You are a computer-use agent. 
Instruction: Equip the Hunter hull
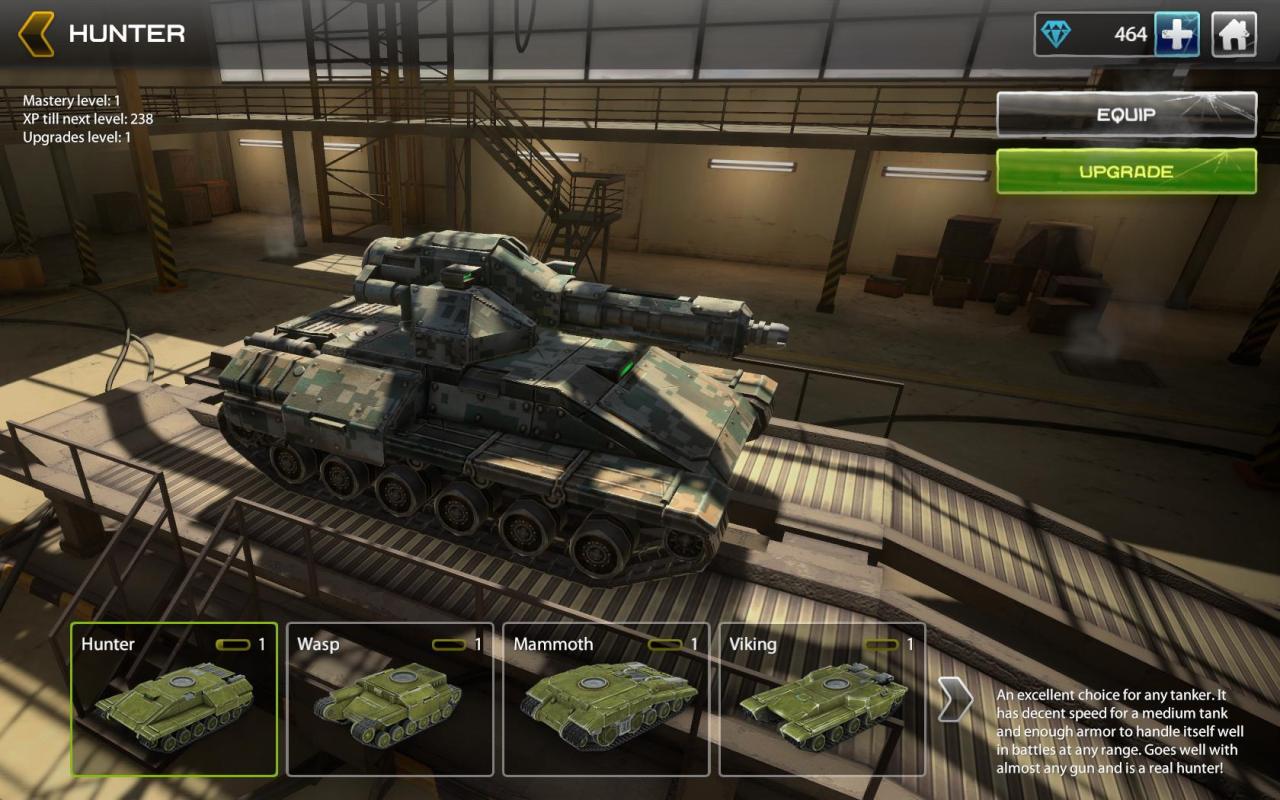point(1126,115)
